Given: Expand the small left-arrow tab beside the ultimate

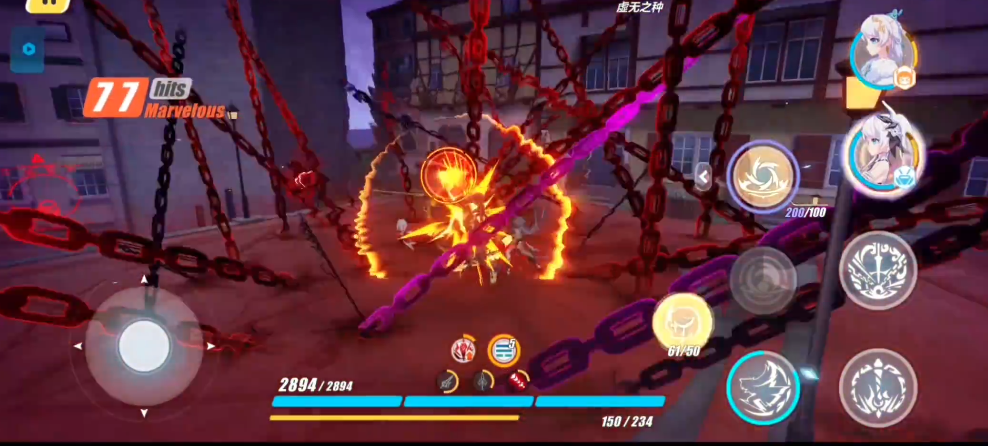Looking at the screenshot, I should 703,177.
